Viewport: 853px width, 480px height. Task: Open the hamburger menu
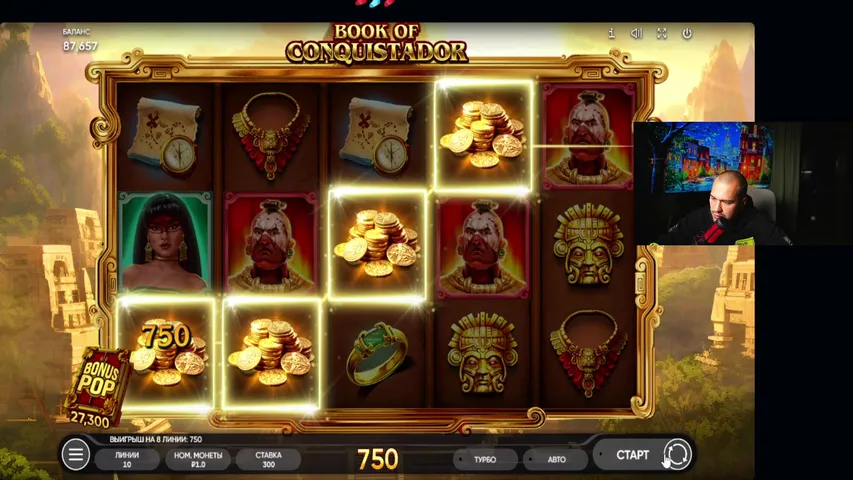click(x=75, y=455)
